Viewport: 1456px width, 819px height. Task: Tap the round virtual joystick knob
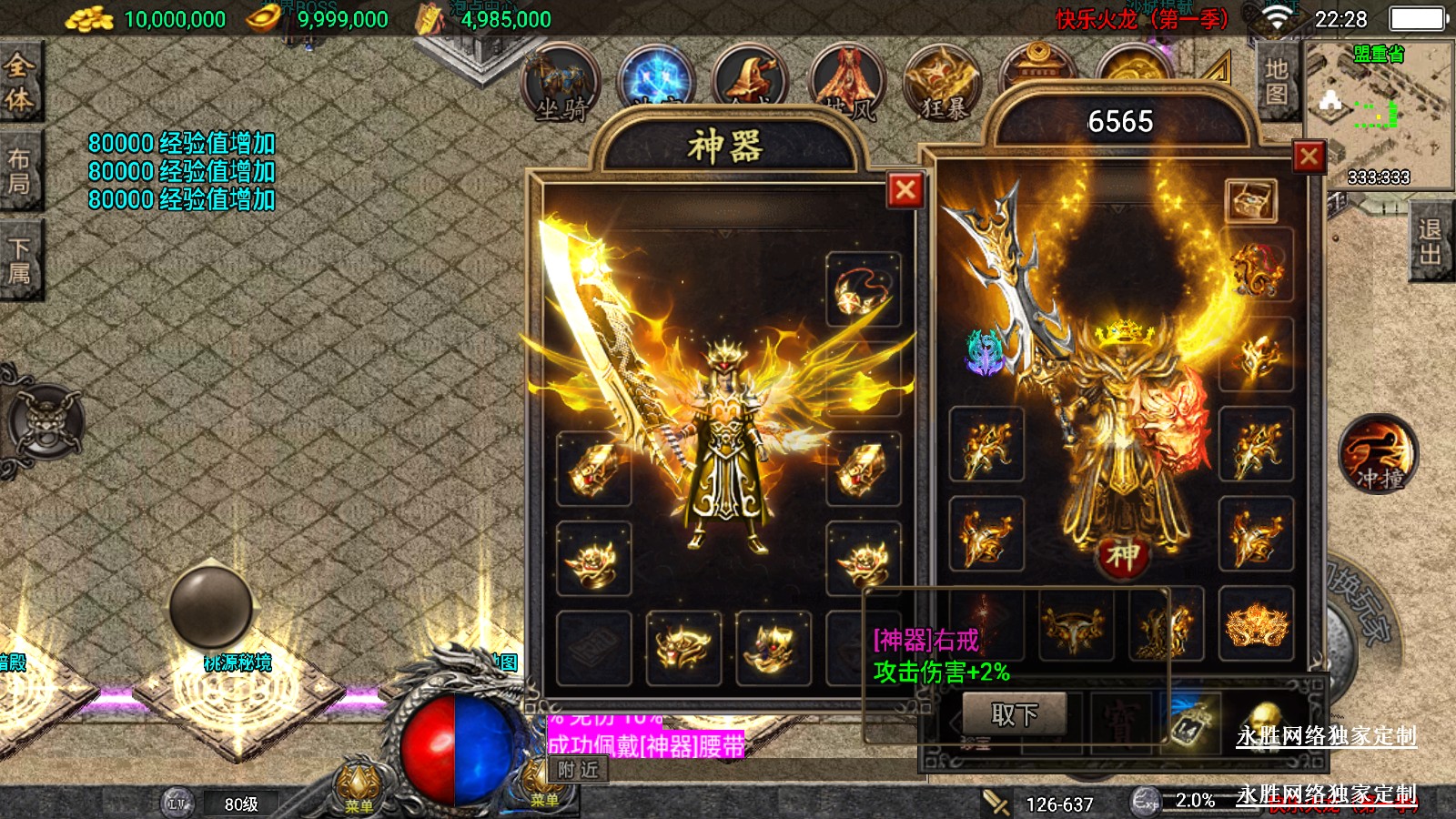(211, 606)
